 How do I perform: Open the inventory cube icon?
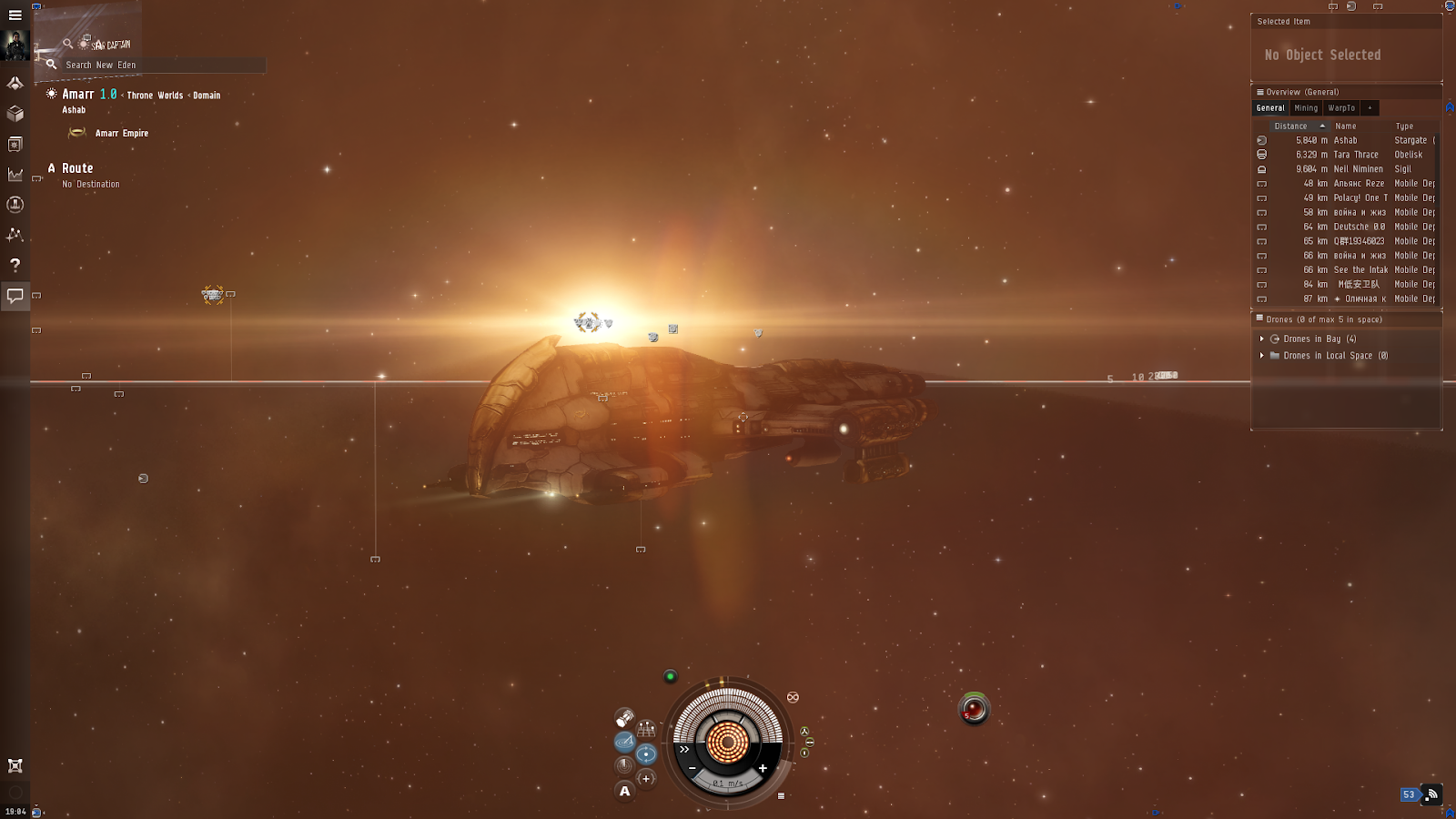coord(15,114)
